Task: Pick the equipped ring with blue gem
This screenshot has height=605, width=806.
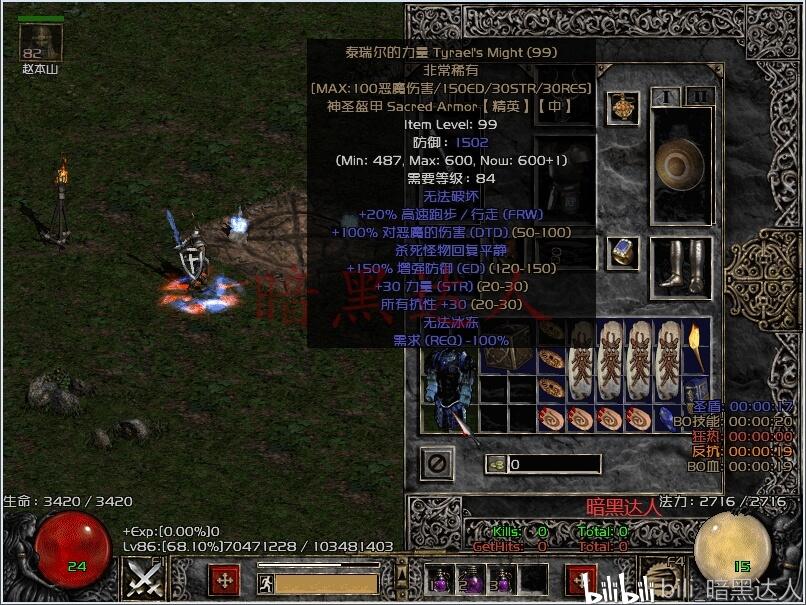Action: coord(628,252)
